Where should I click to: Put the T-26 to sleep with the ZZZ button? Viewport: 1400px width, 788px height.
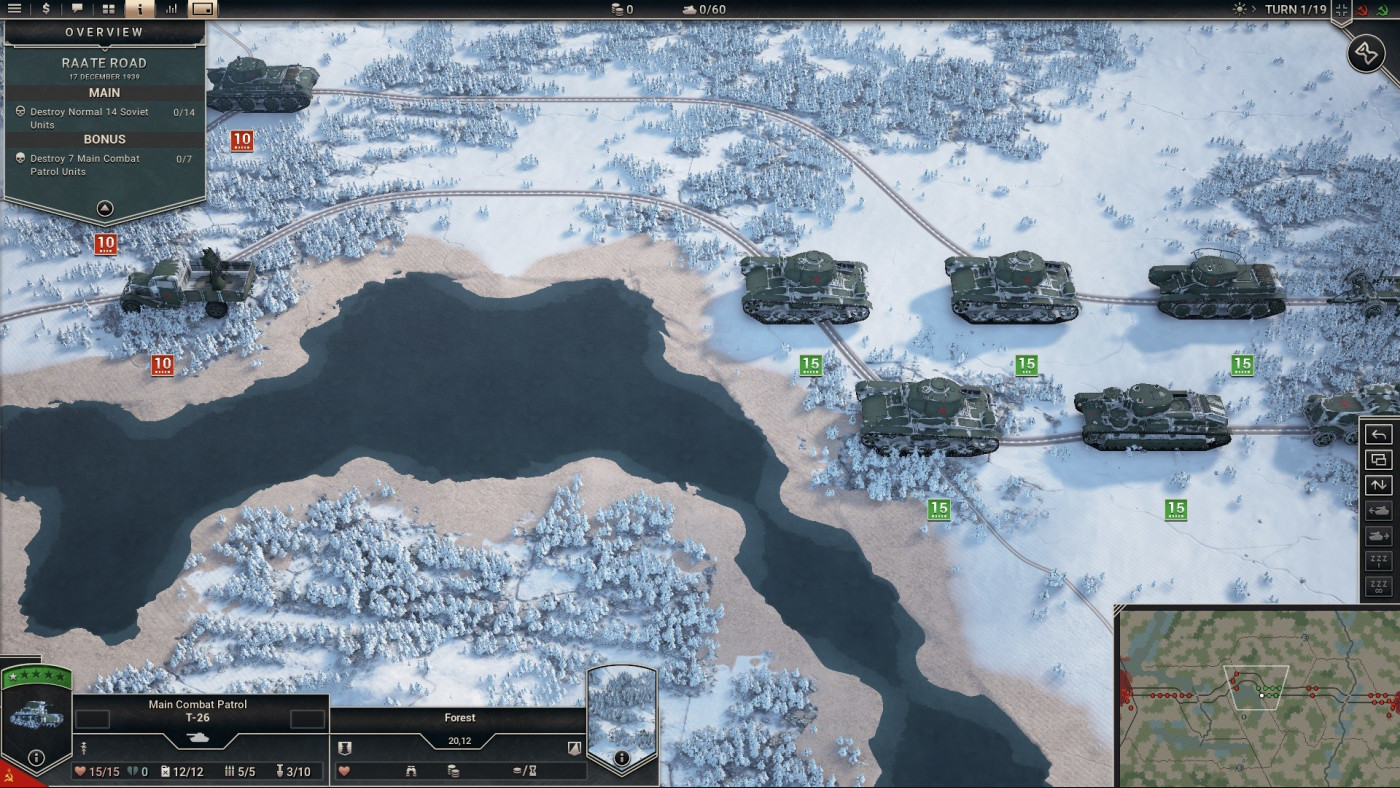coord(1380,561)
